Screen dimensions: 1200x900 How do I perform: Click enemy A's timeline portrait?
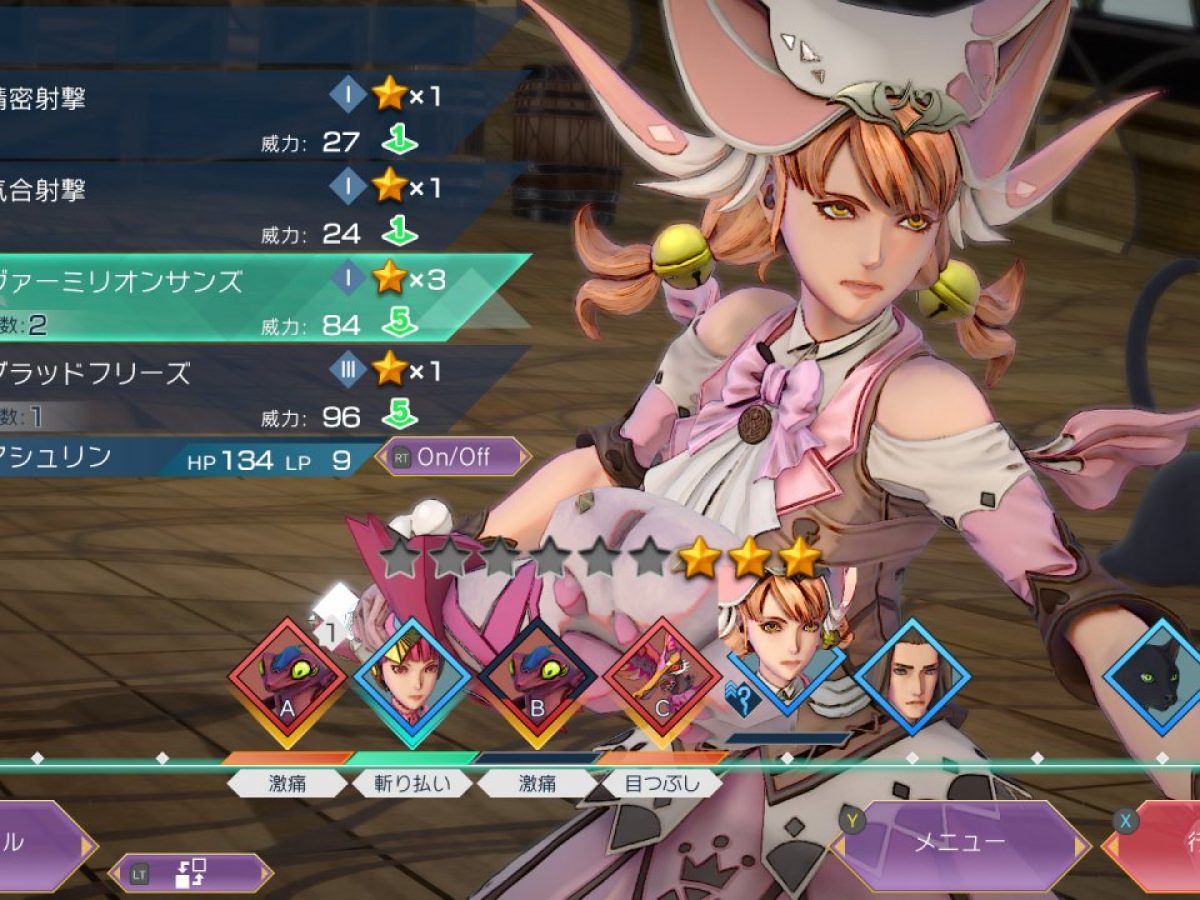coord(288,682)
